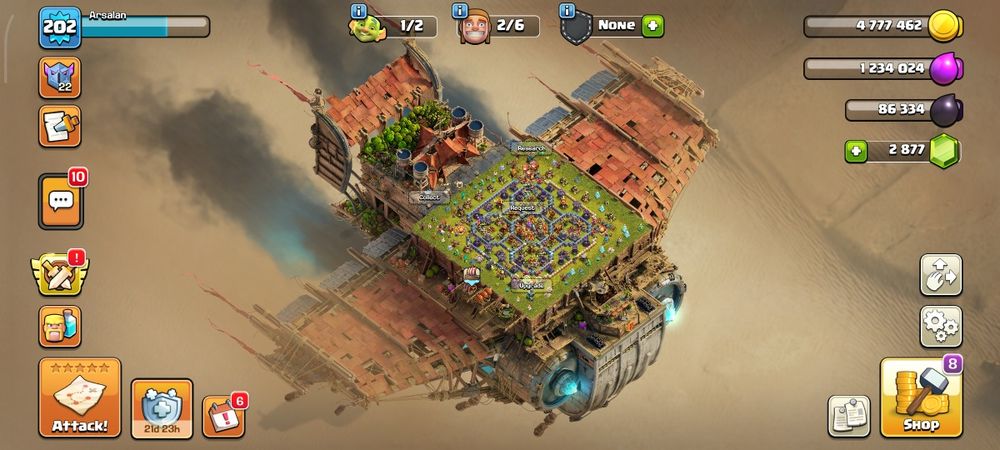1000x450 pixels.
Task: Click the green plus to buy gems
Action: pyautogui.click(x=856, y=151)
